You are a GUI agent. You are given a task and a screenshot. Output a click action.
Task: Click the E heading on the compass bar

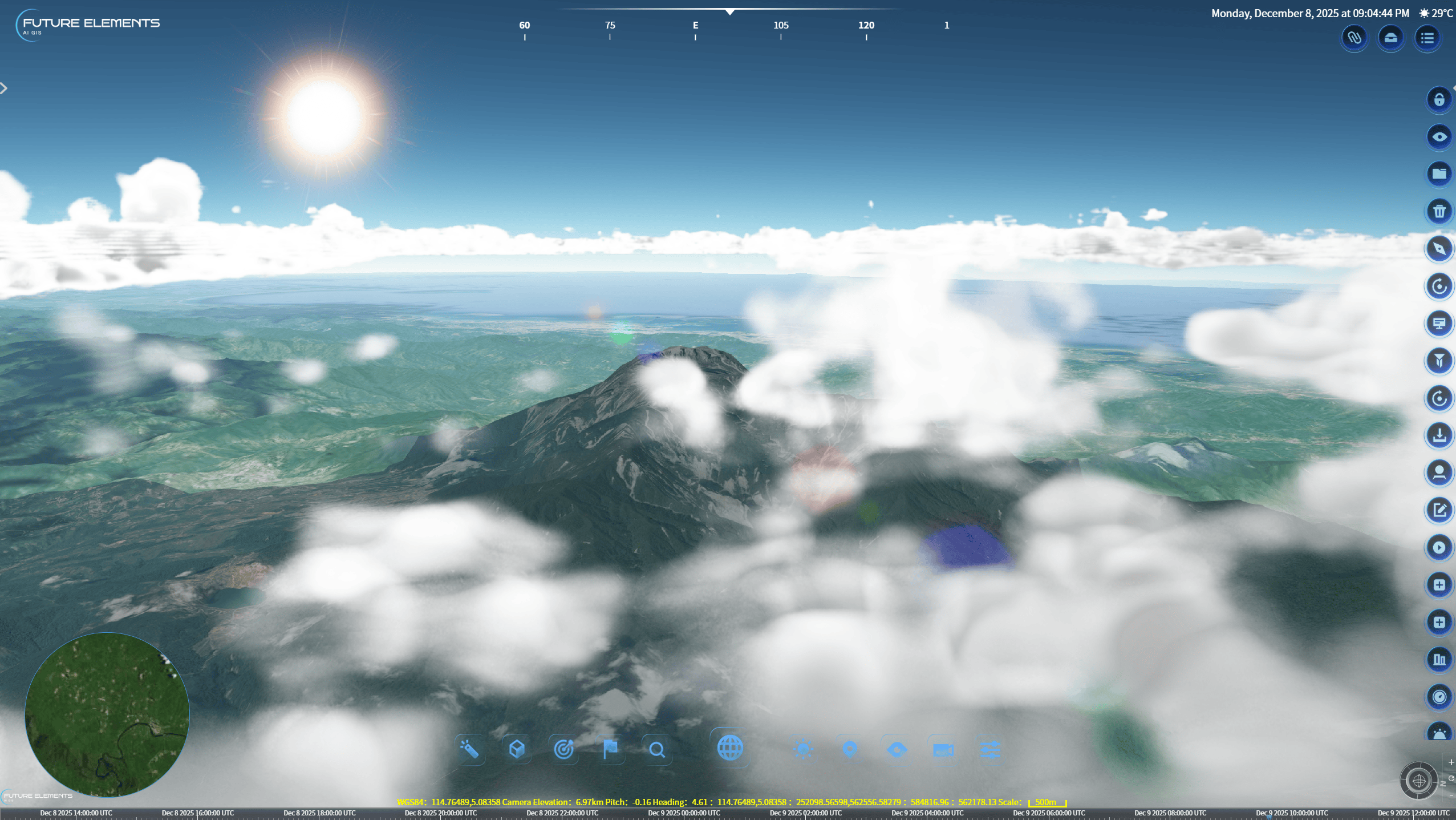(695, 25)
